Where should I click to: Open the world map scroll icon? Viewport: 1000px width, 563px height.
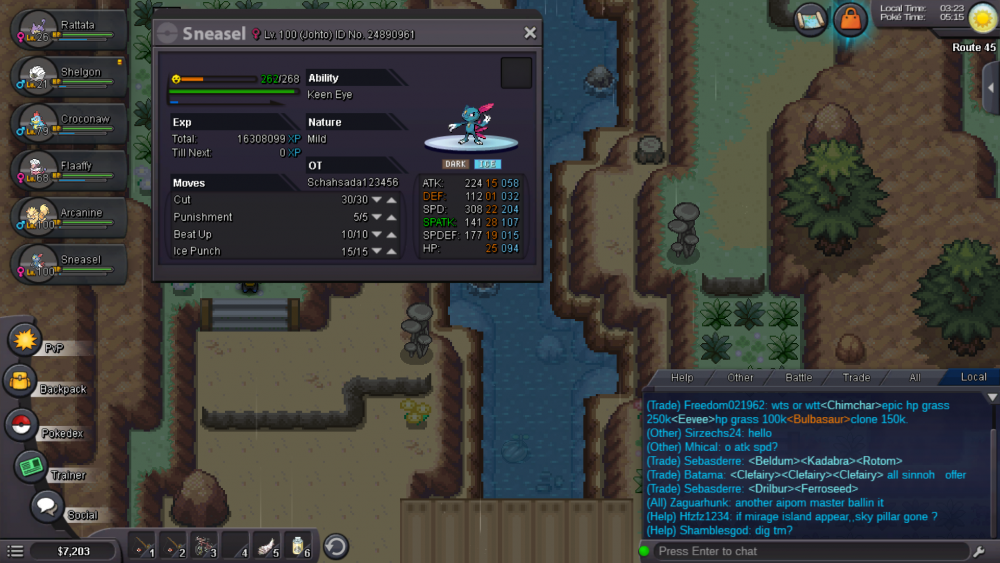(810, 19)
